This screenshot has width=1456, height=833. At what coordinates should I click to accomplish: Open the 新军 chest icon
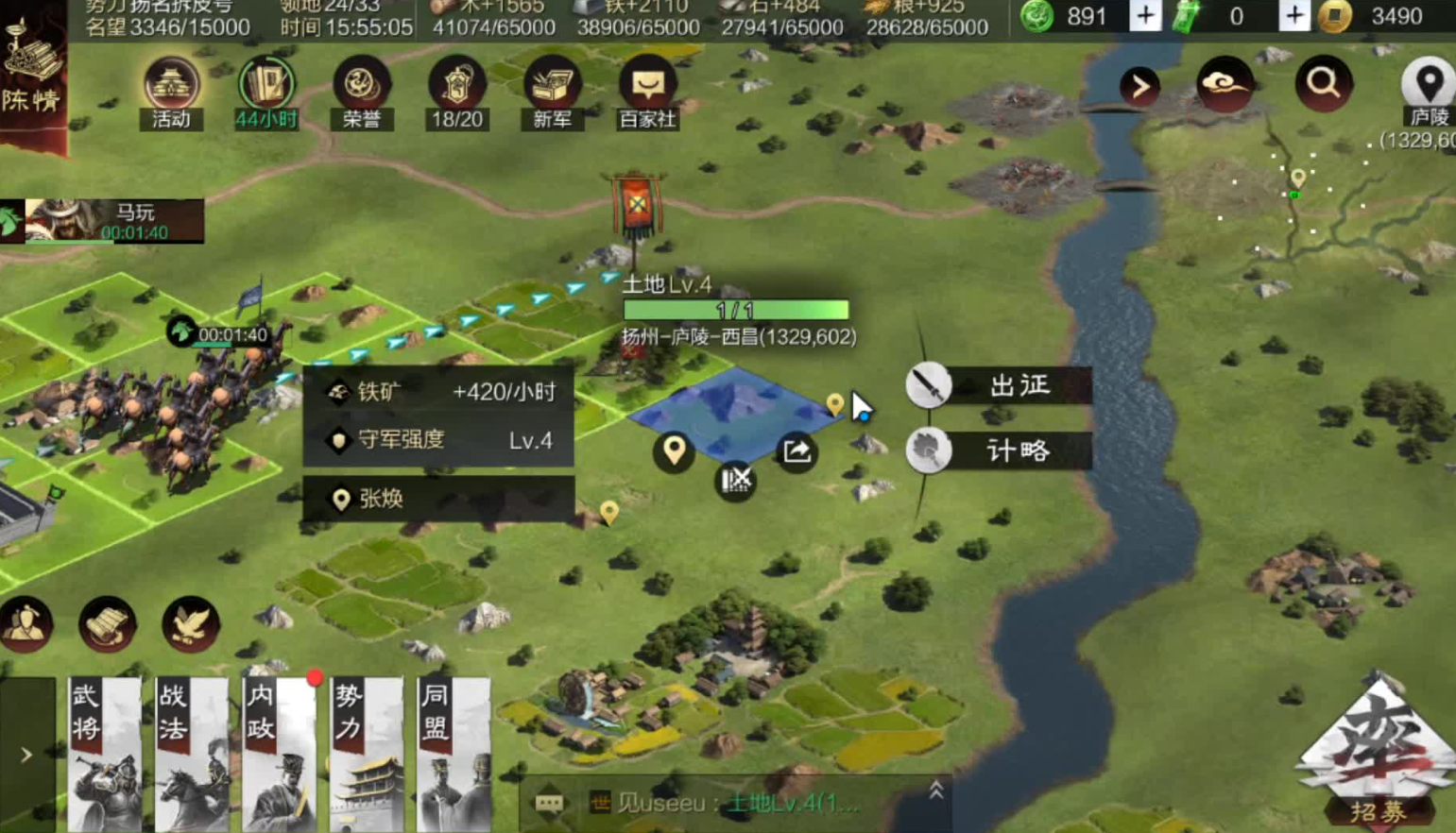(x=552, y=92)
